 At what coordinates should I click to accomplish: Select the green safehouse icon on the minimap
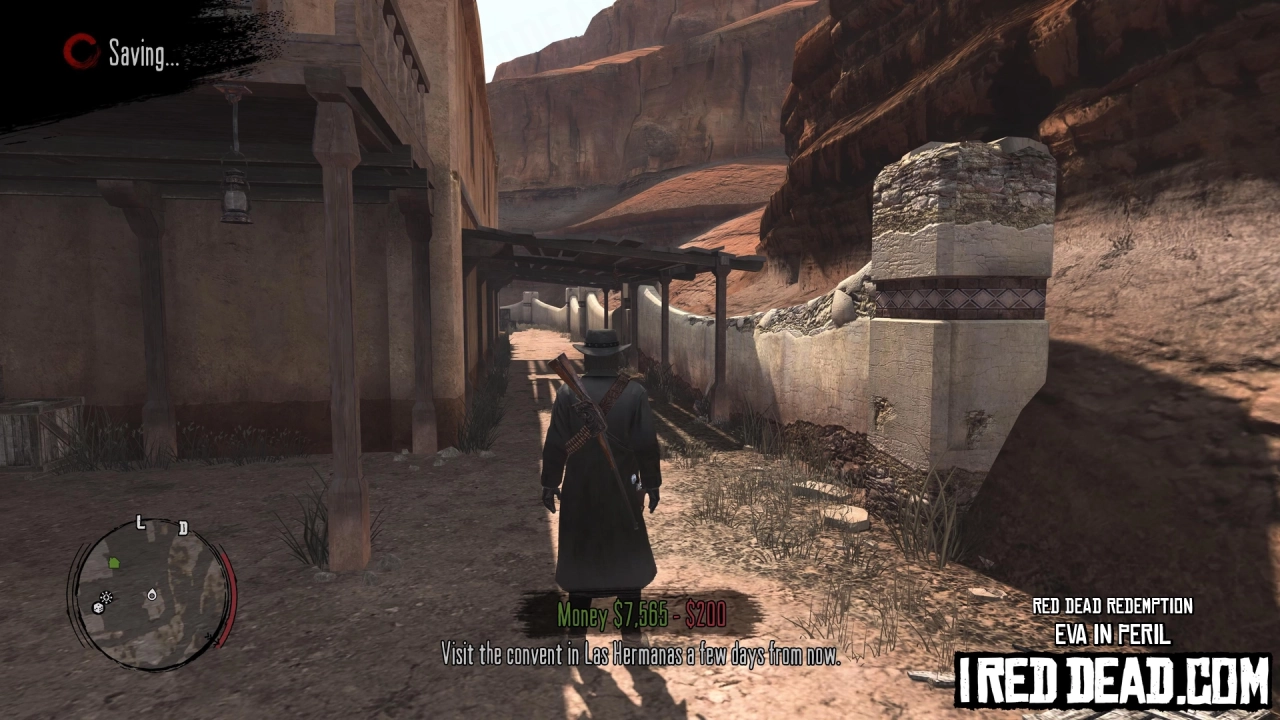point(114,563)
